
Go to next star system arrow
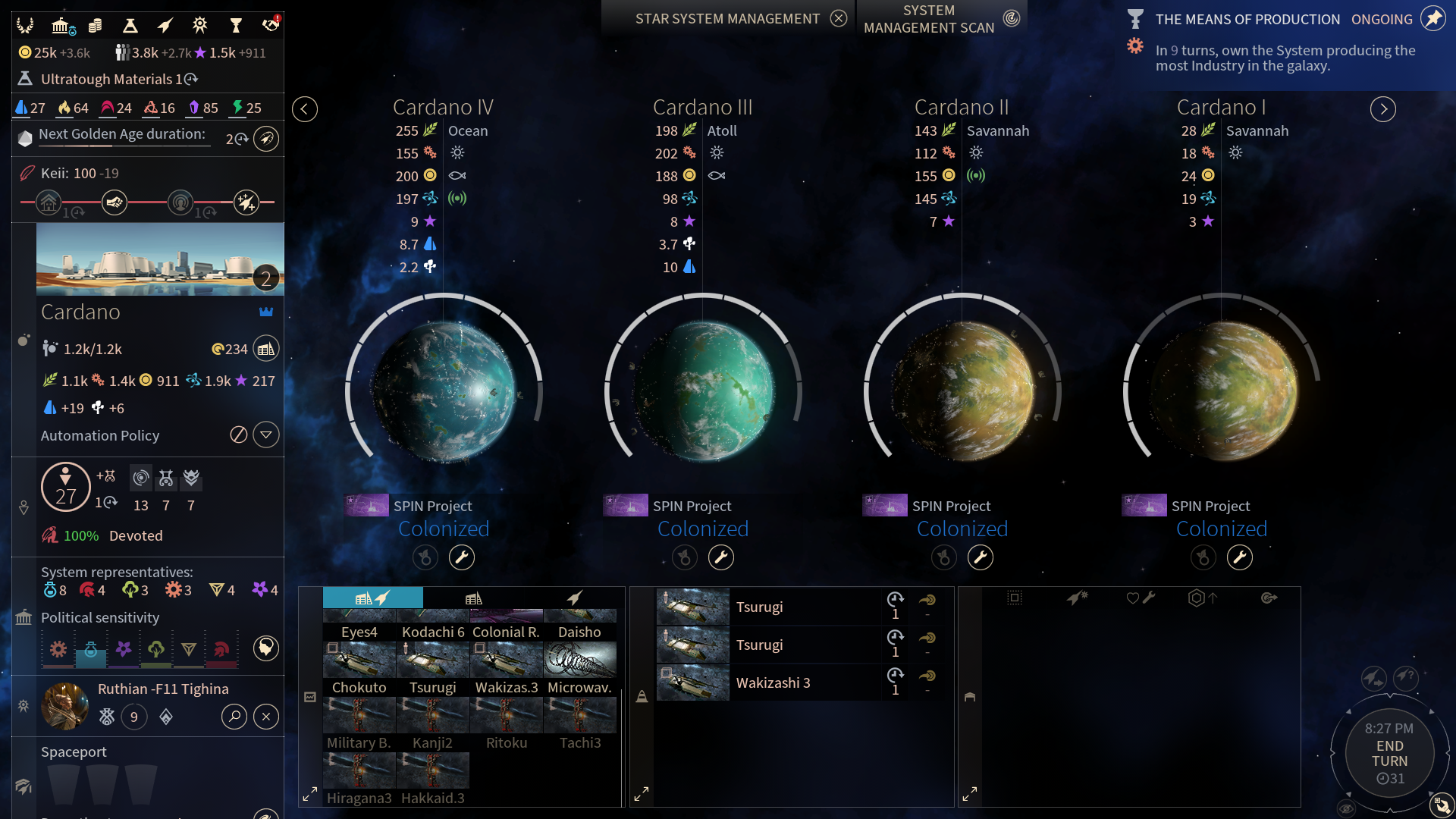[1382, 109]
